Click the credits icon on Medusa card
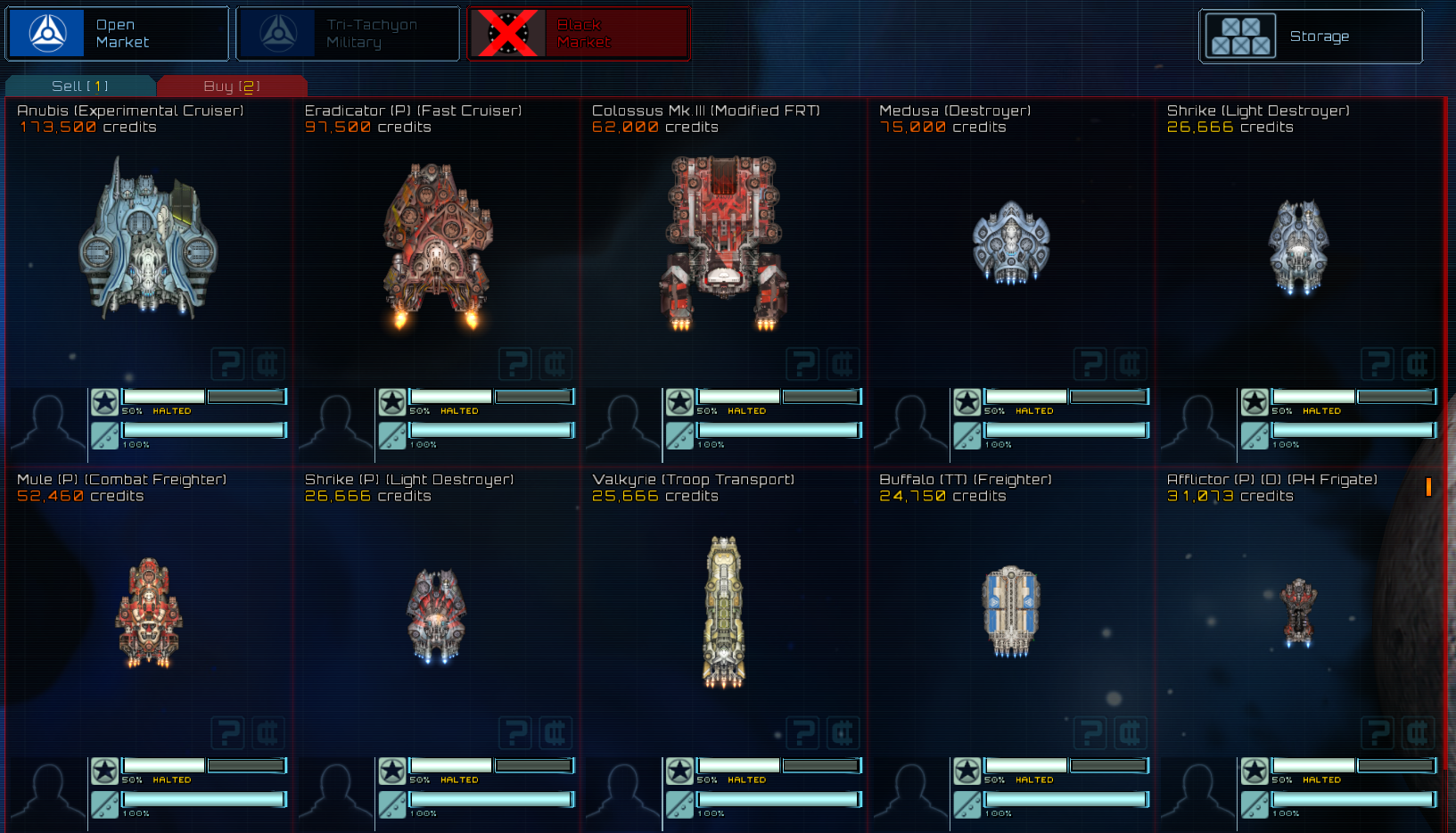The width and height of the screenshot is (1456, 833). click(1130, 364)
